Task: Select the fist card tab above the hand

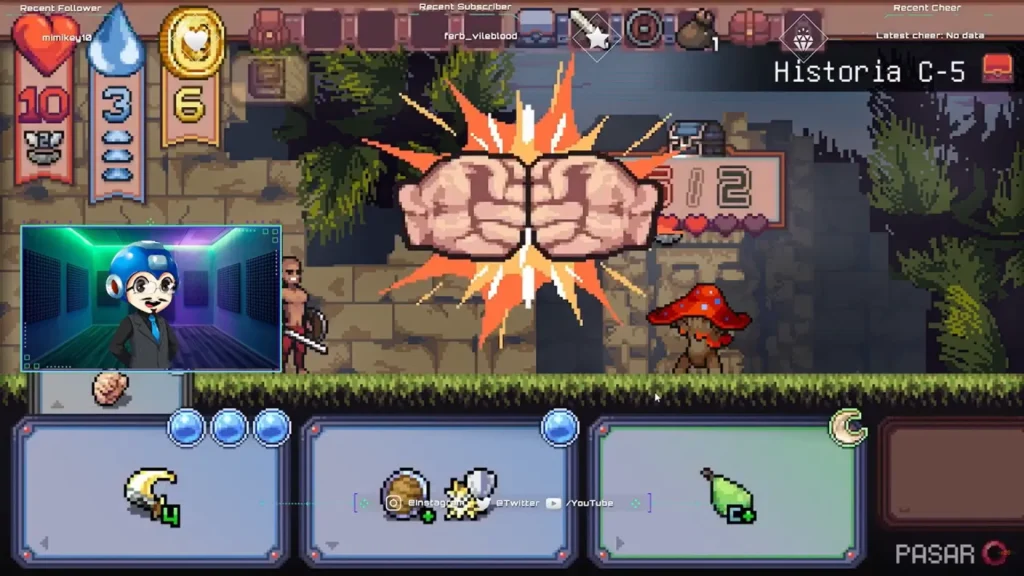Action: (x=110, y=389)
